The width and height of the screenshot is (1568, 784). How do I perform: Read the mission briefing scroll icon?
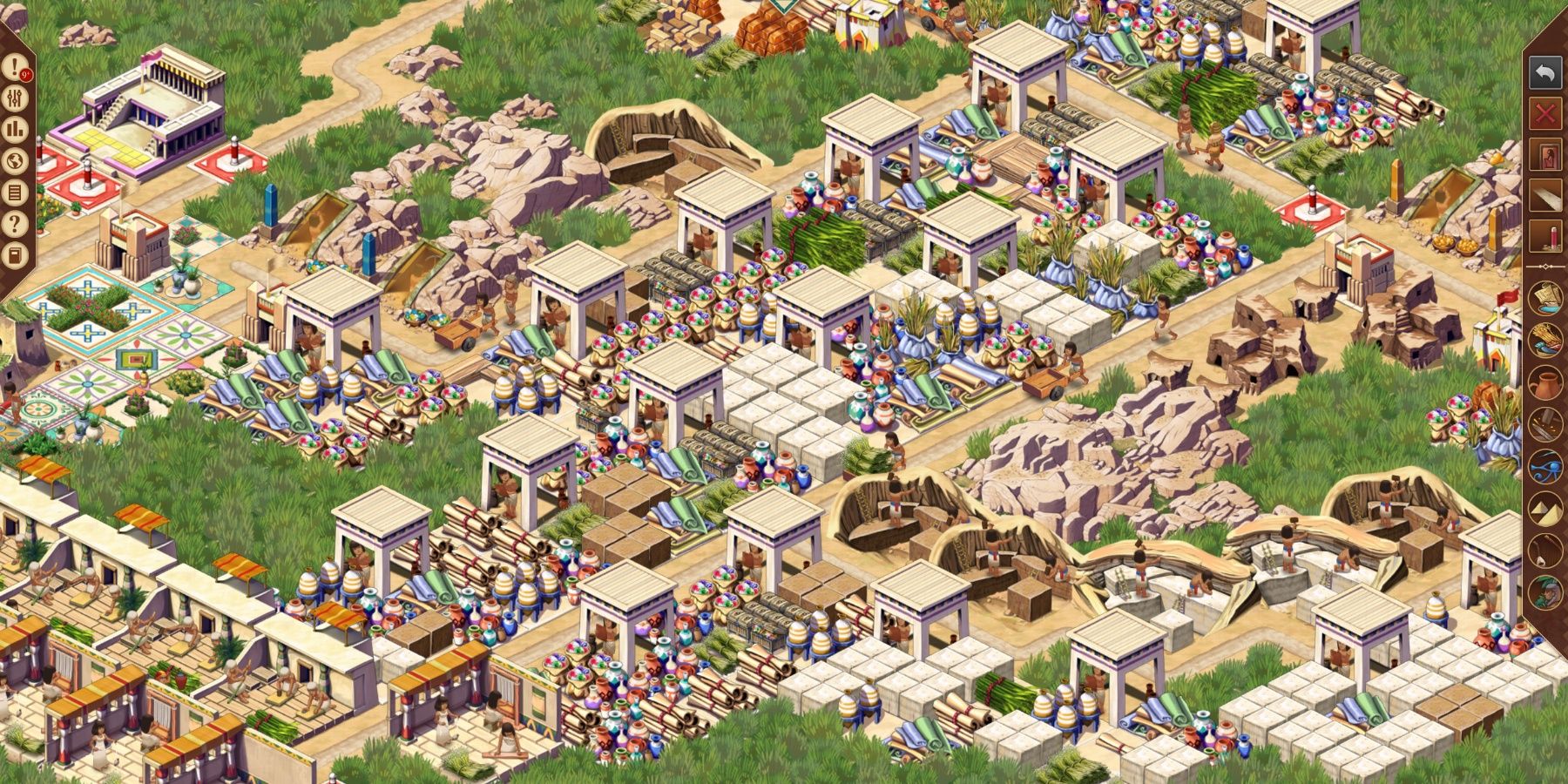[x=15, y=190]
